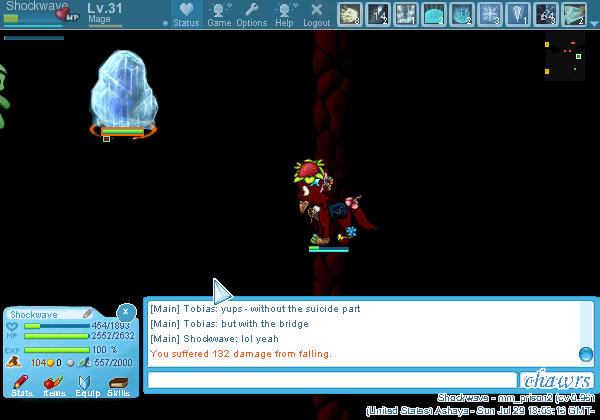Close the Shockwave status panel
This screenshot has width=600, height=420.
coord(125,312)
